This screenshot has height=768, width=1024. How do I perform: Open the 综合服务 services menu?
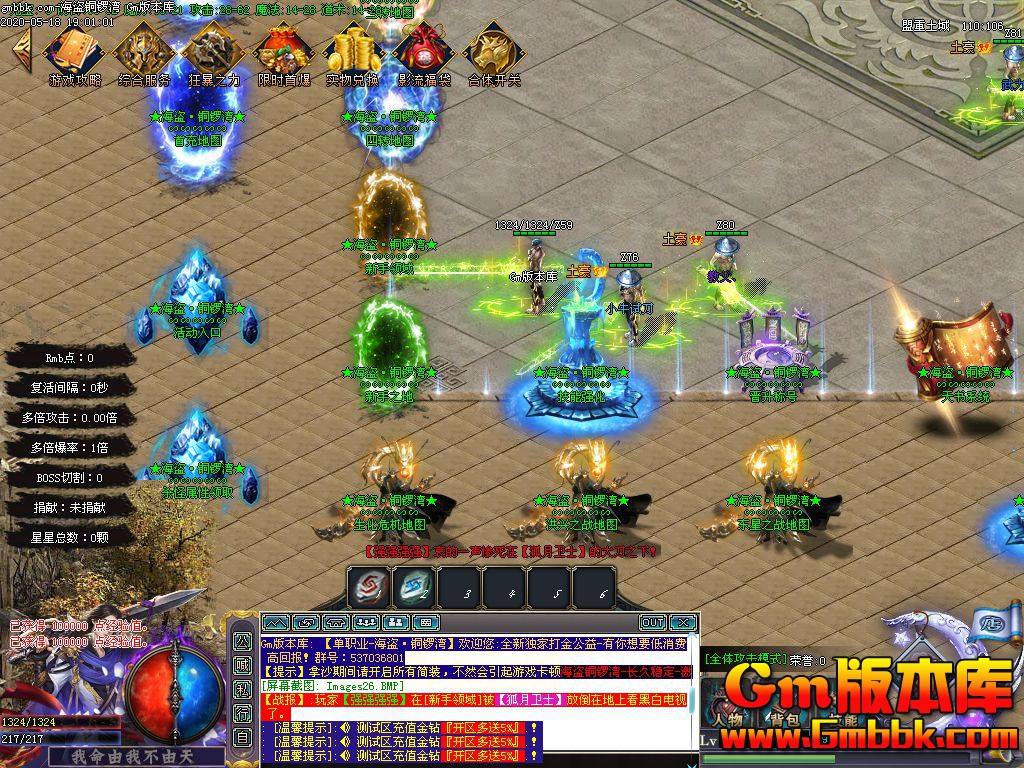(144, 50)
